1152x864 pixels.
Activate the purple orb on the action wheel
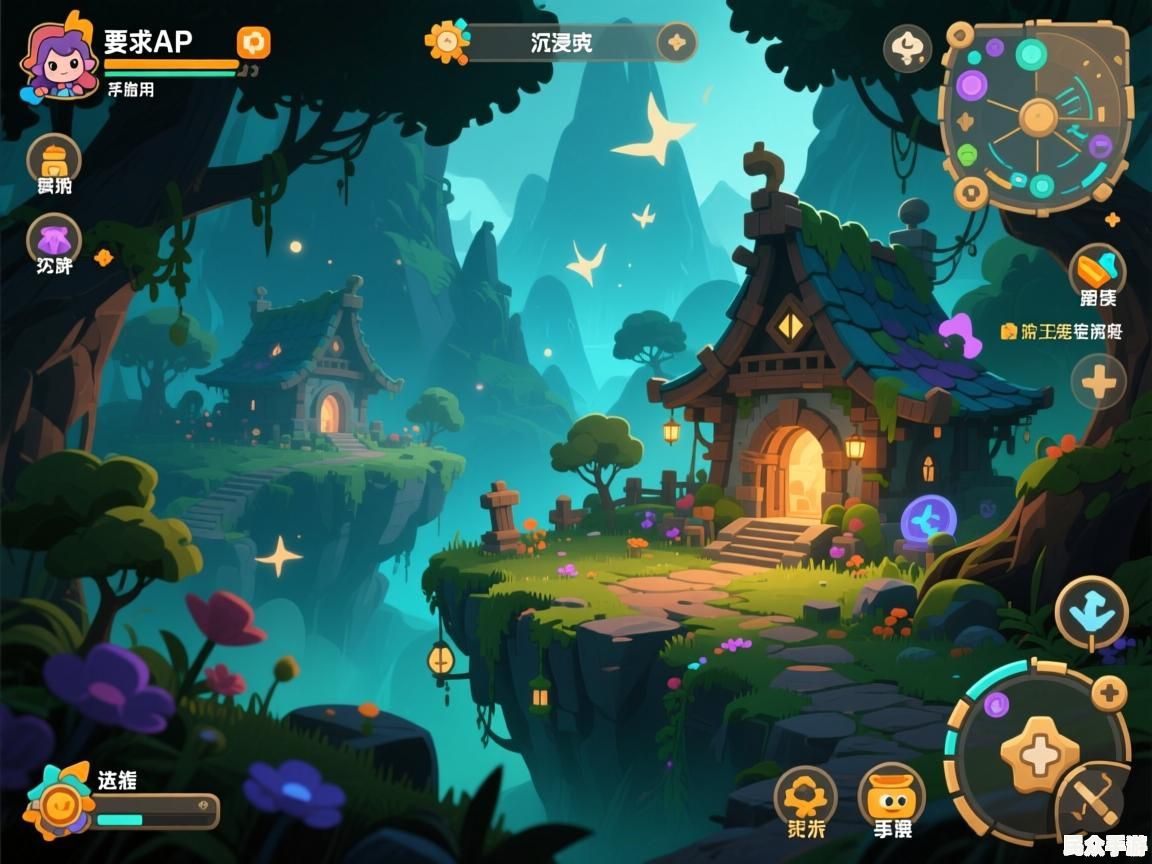(x=996, y=705)
